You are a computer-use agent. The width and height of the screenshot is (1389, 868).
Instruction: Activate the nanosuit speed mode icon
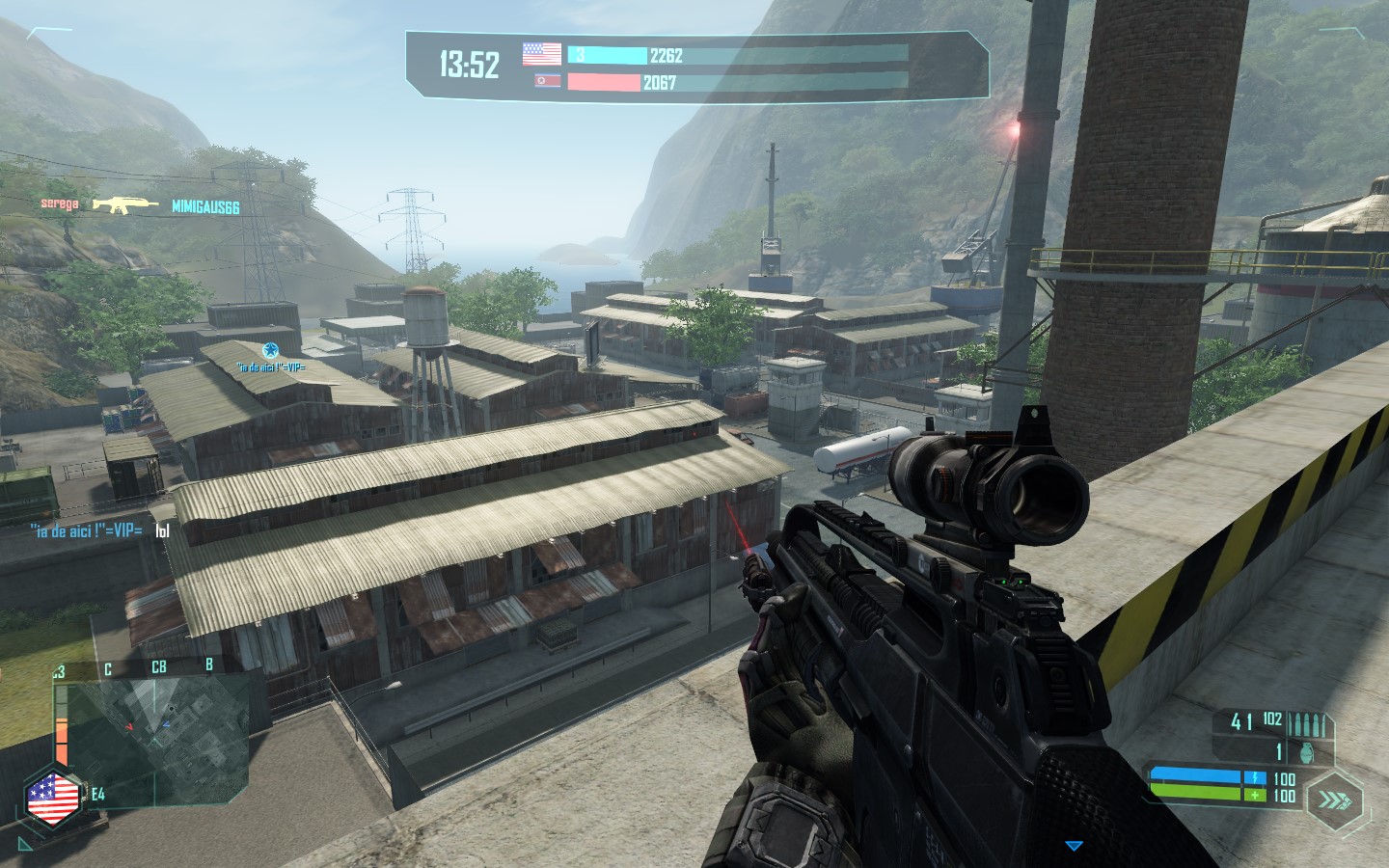click(1335, 800)
